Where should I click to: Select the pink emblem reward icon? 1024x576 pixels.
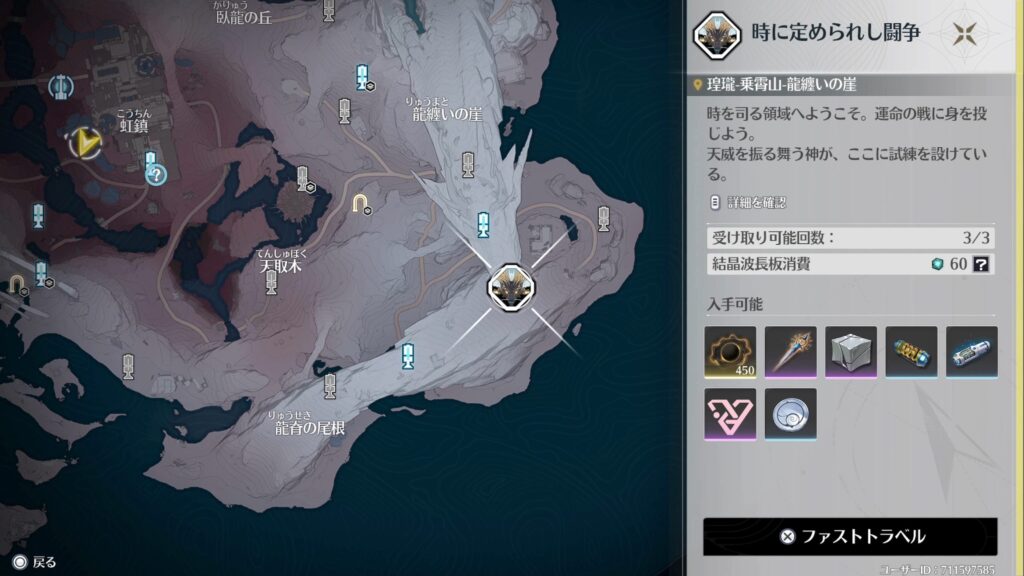(730, 413)
